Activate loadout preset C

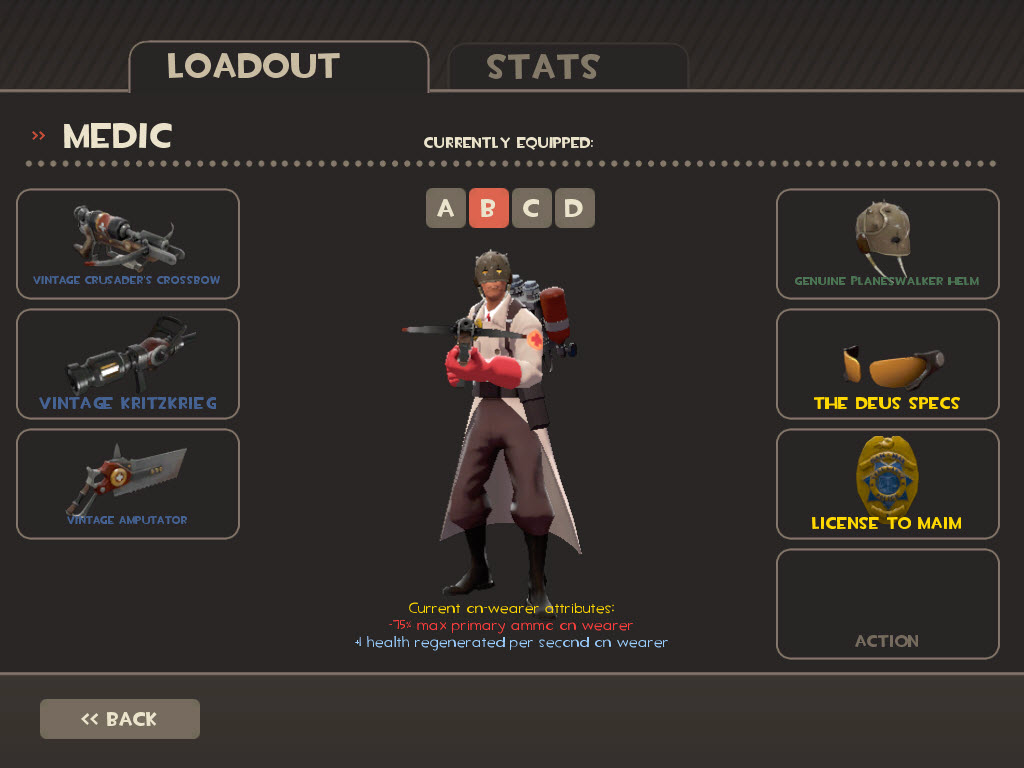532,208
